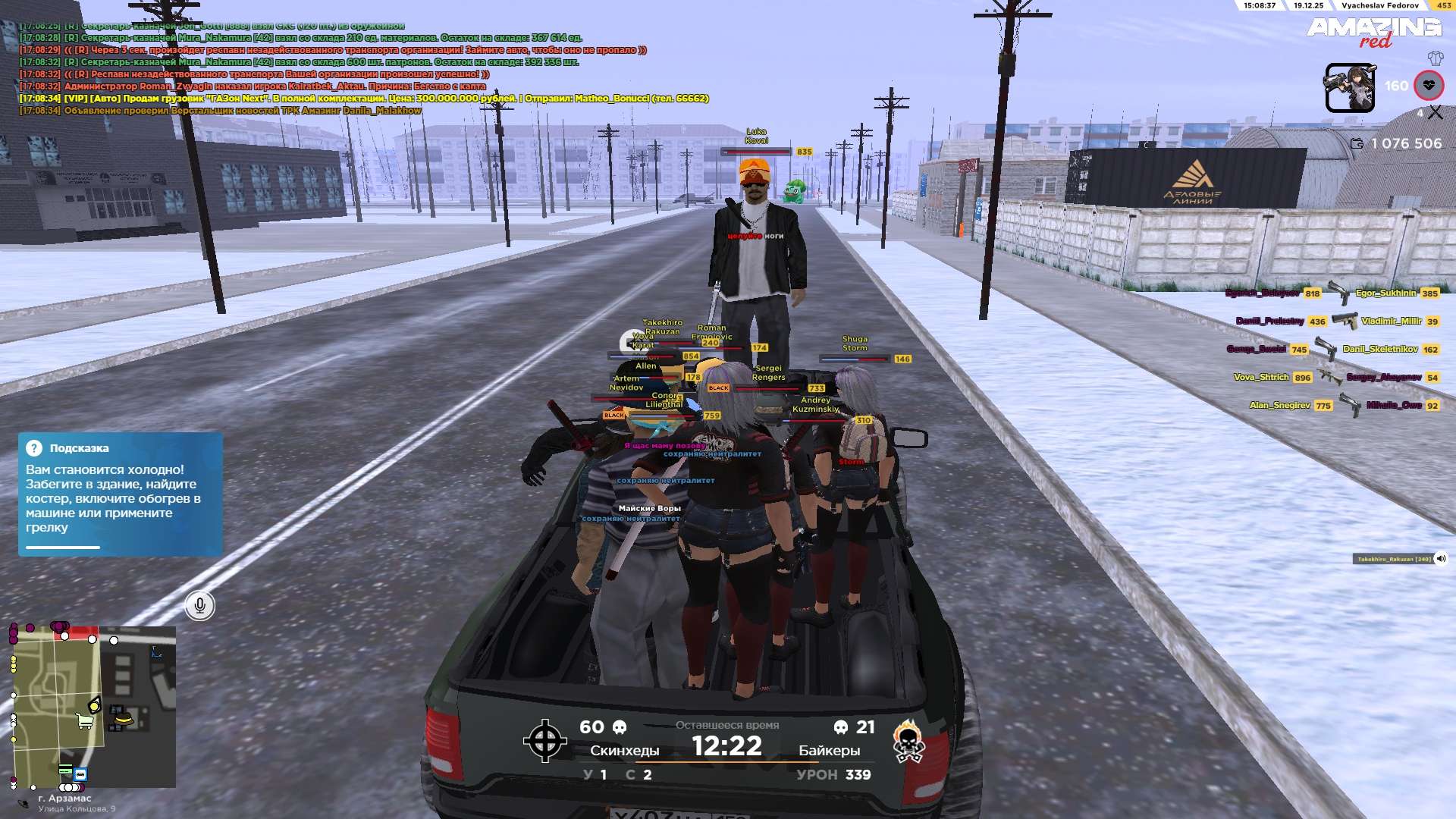This screenshot has height=819, width=1456.
Task: Select the shopping cart marker on minimap
Action: 84,721
